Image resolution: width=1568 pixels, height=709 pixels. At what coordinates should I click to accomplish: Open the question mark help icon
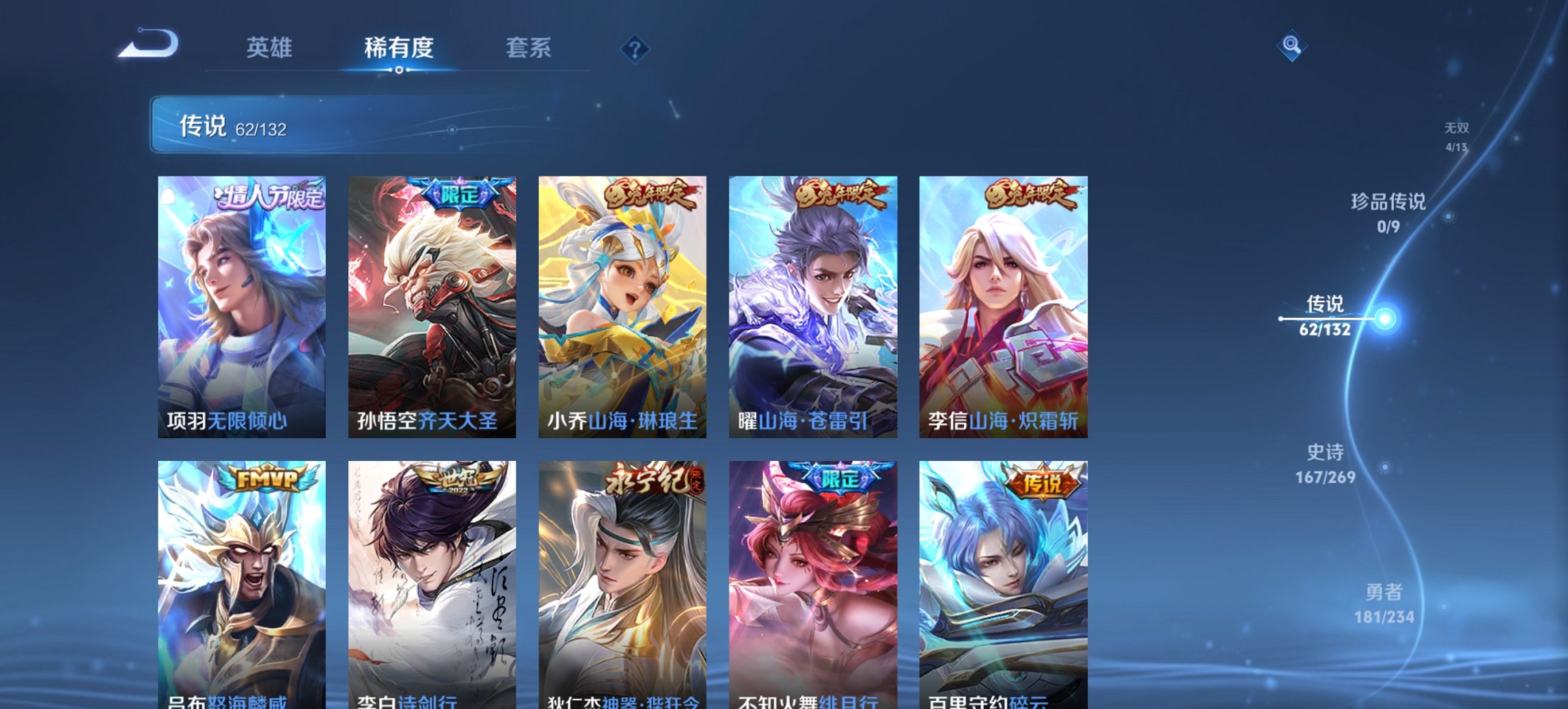point(633,48)
